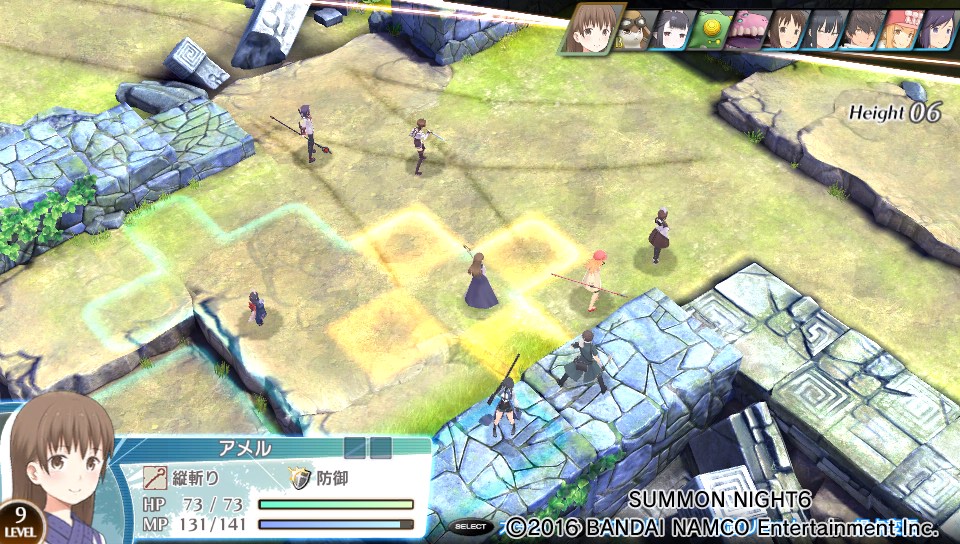The image size is (960, 544).
Task: Click the pink toothy monster turn portrait
Action: coord(746,30)
